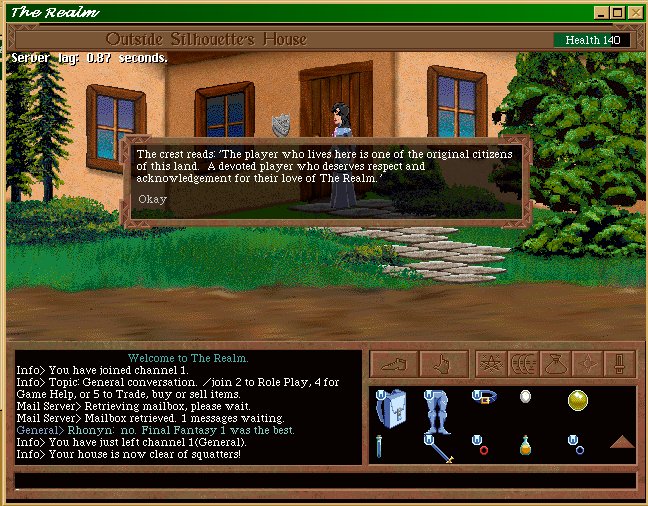This screenshot has height=506, width=648.
Task: Dismiss the crest message with Okay
Action: (153, 198)
